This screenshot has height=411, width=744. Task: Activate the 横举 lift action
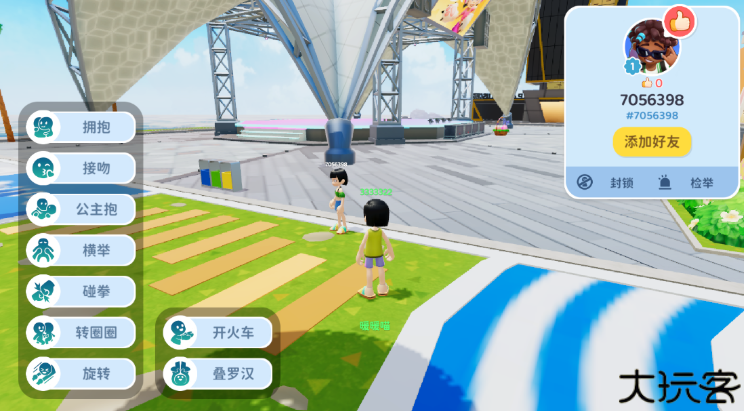coord(81,250)
